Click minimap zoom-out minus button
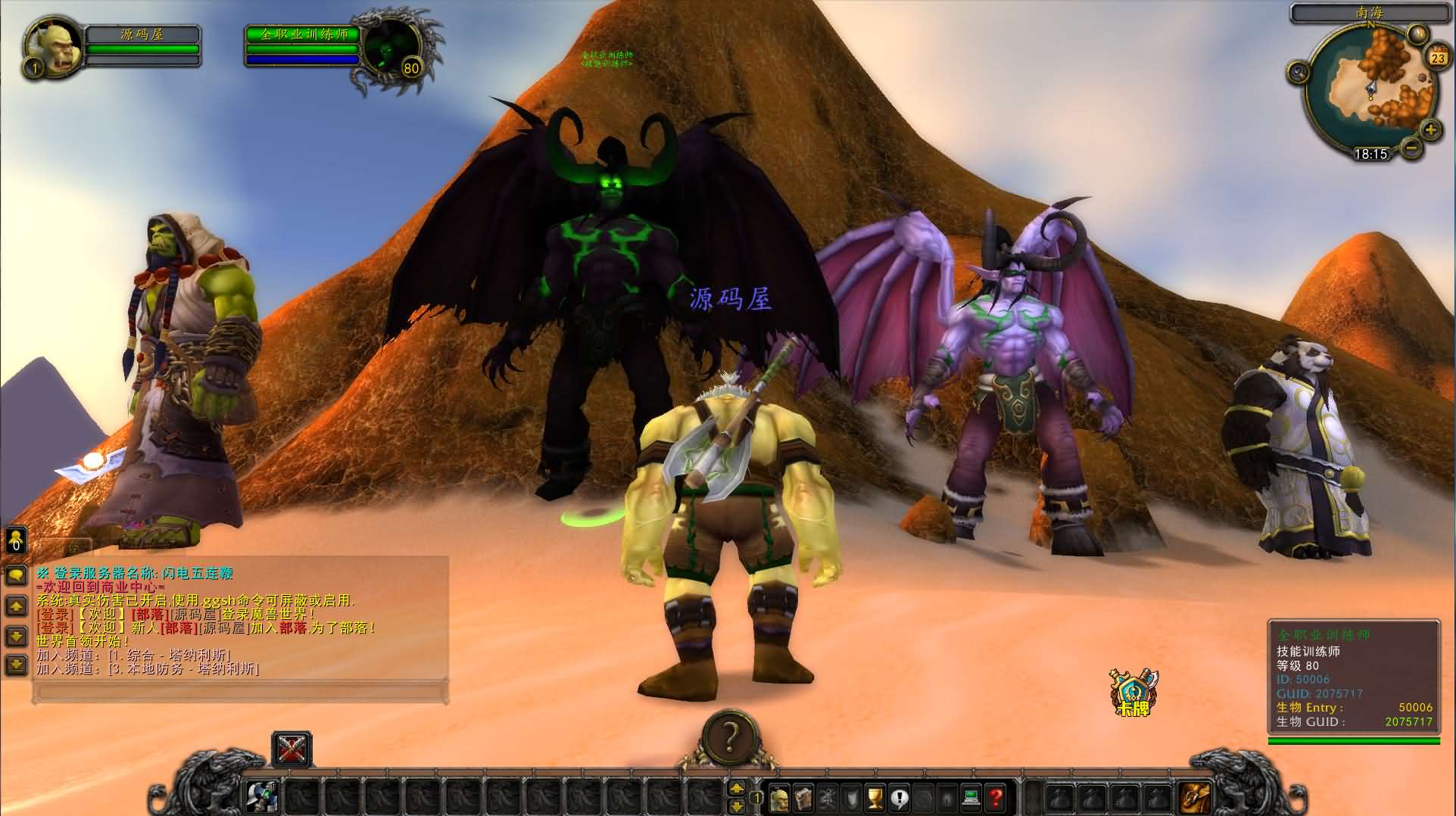Screen dimensions: 1456x816 click(x=1412, y=148)
